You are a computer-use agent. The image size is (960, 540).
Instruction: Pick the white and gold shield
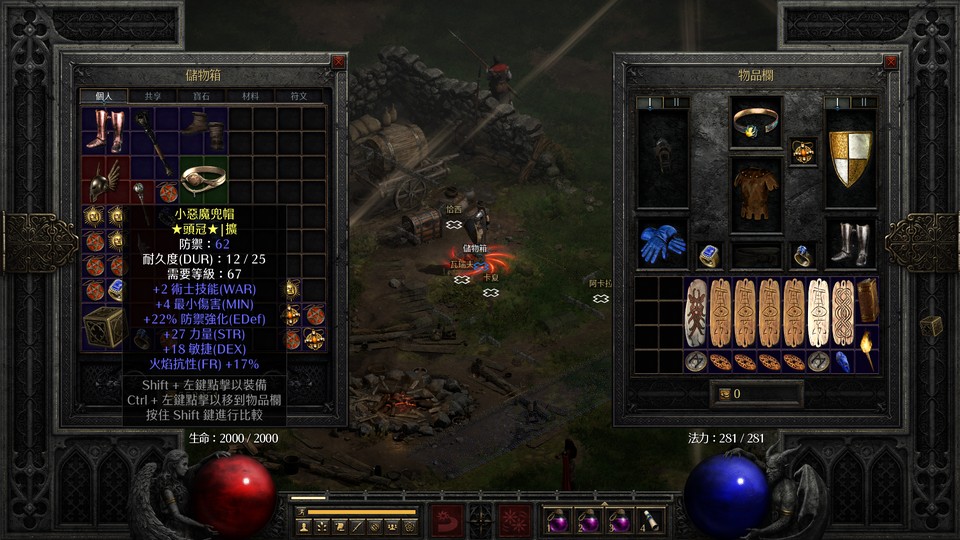(x=850, y=156)
